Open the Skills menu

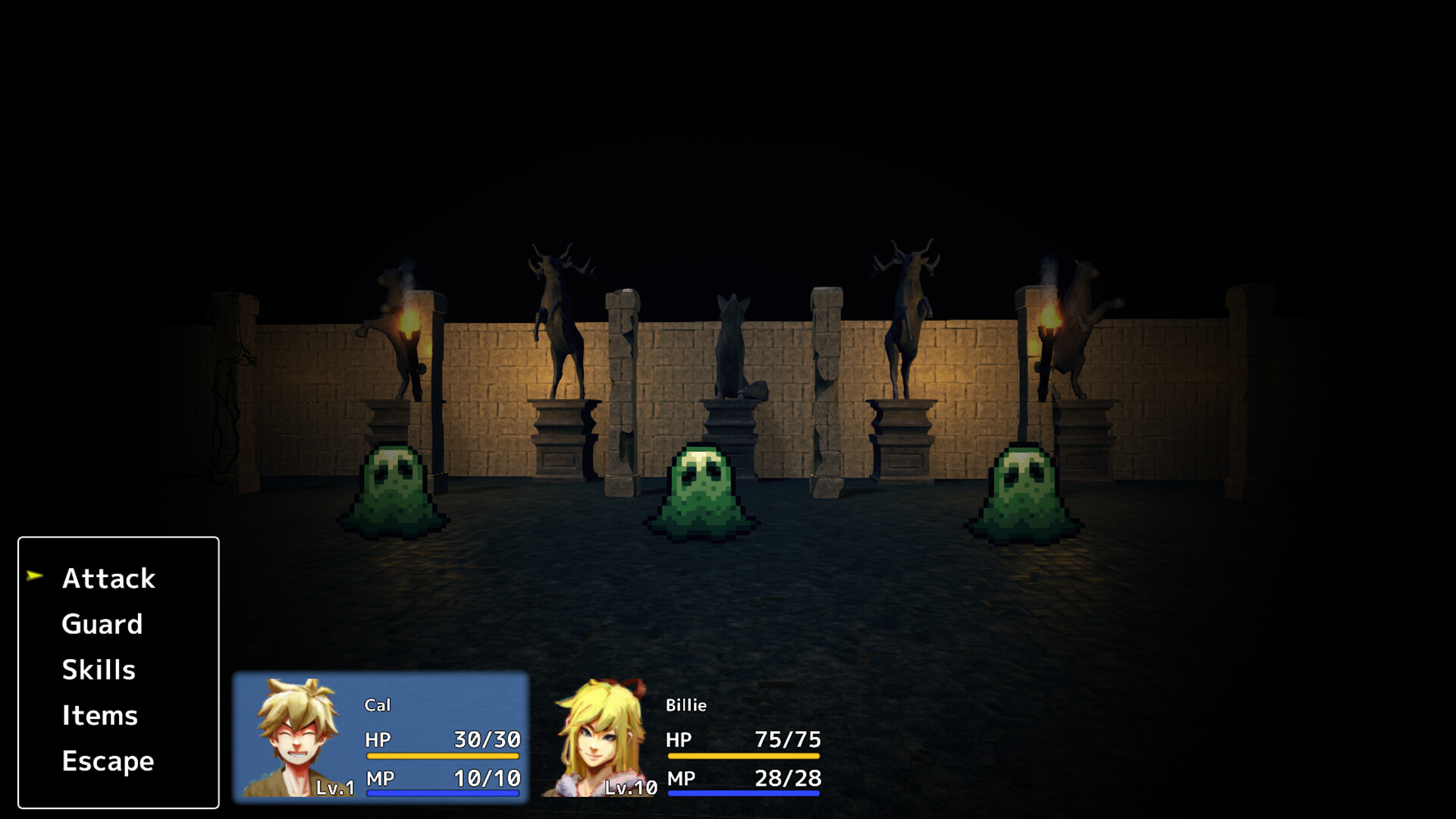click(x=99, y=670)
